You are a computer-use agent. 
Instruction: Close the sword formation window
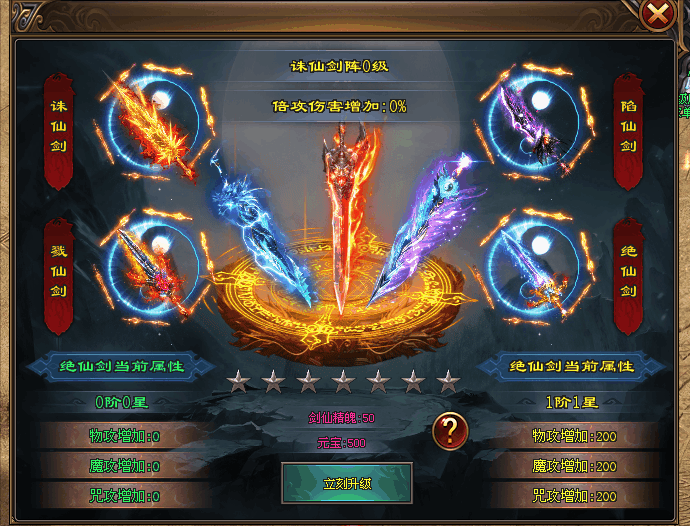point(657,14)
